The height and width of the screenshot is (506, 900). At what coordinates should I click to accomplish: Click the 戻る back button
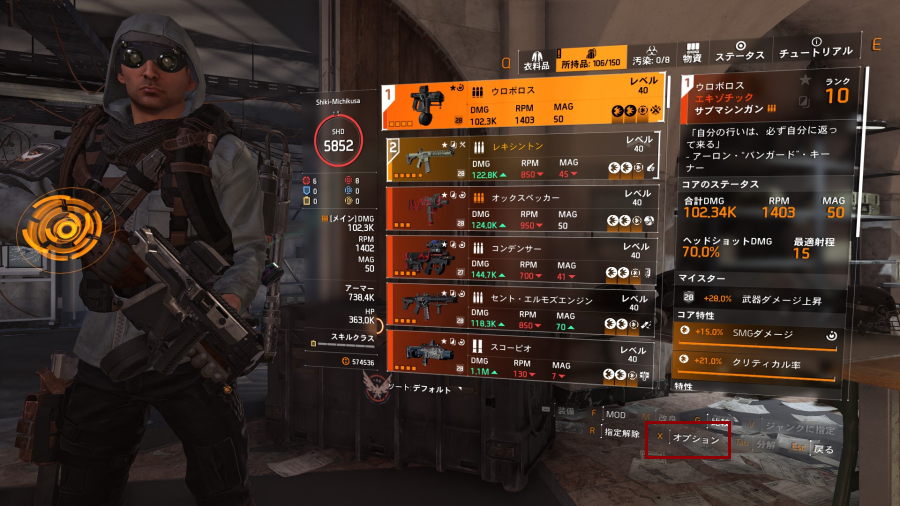pos(822,449)
